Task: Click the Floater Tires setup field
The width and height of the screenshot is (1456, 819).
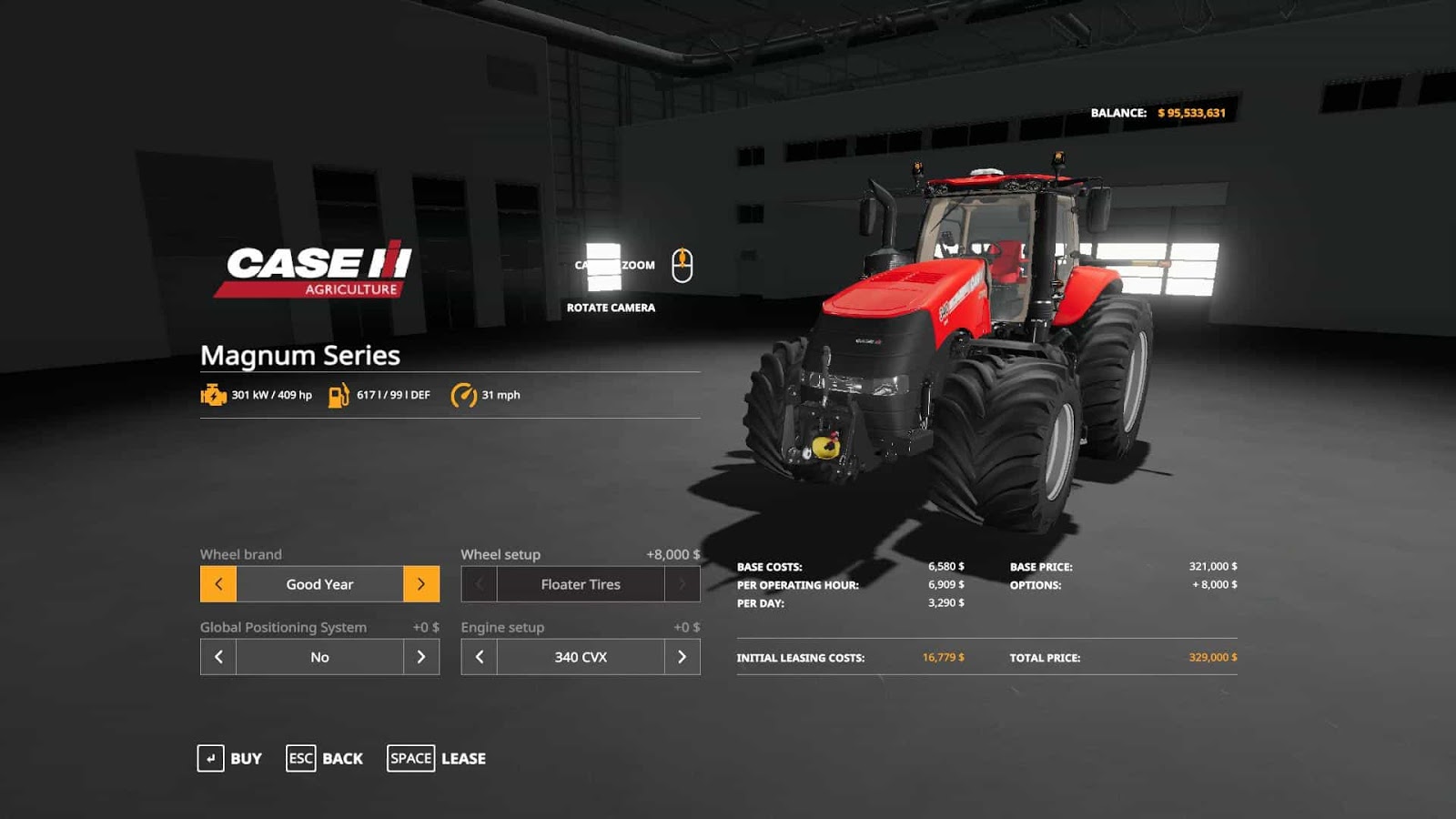Action: pyautogui.click(x=580, y=584)
